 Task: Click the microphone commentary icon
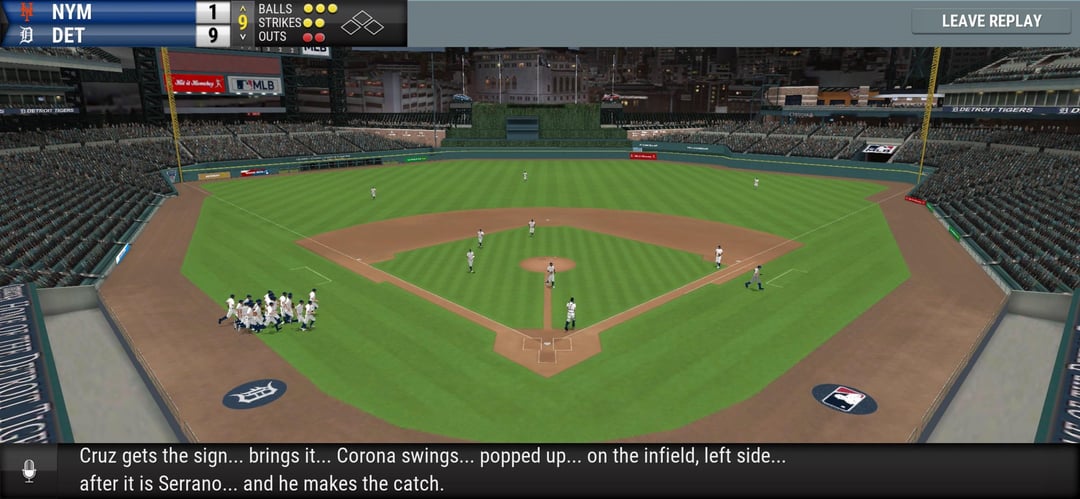pos(29,471)
